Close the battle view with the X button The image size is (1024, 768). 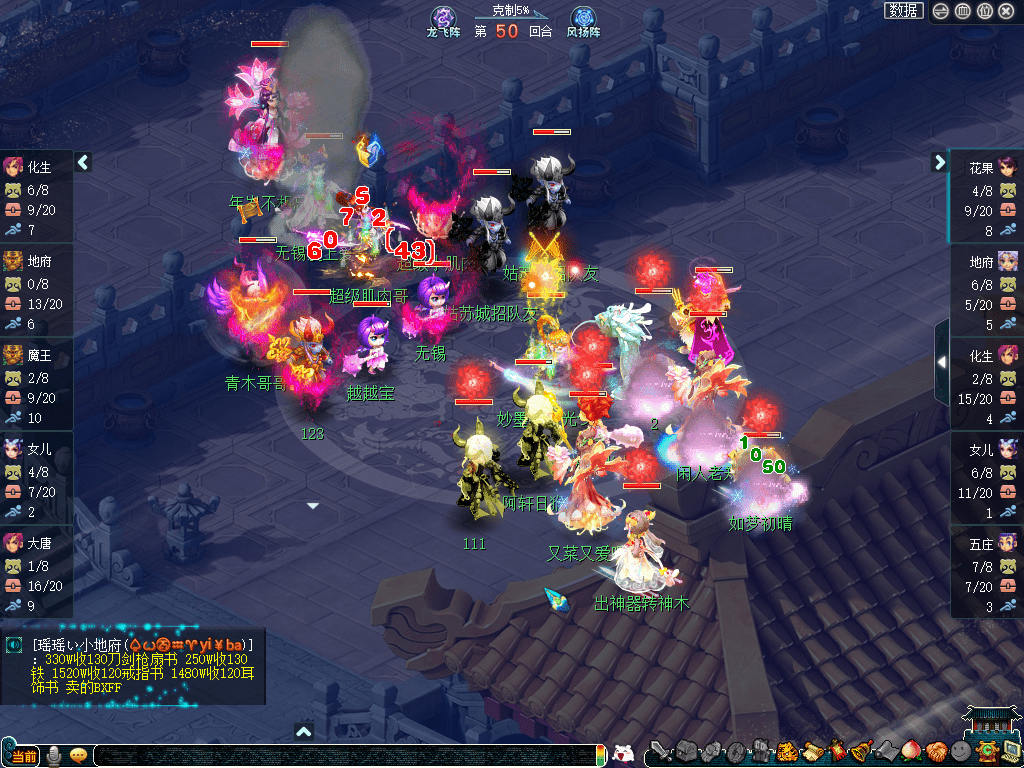point(1006,11)
